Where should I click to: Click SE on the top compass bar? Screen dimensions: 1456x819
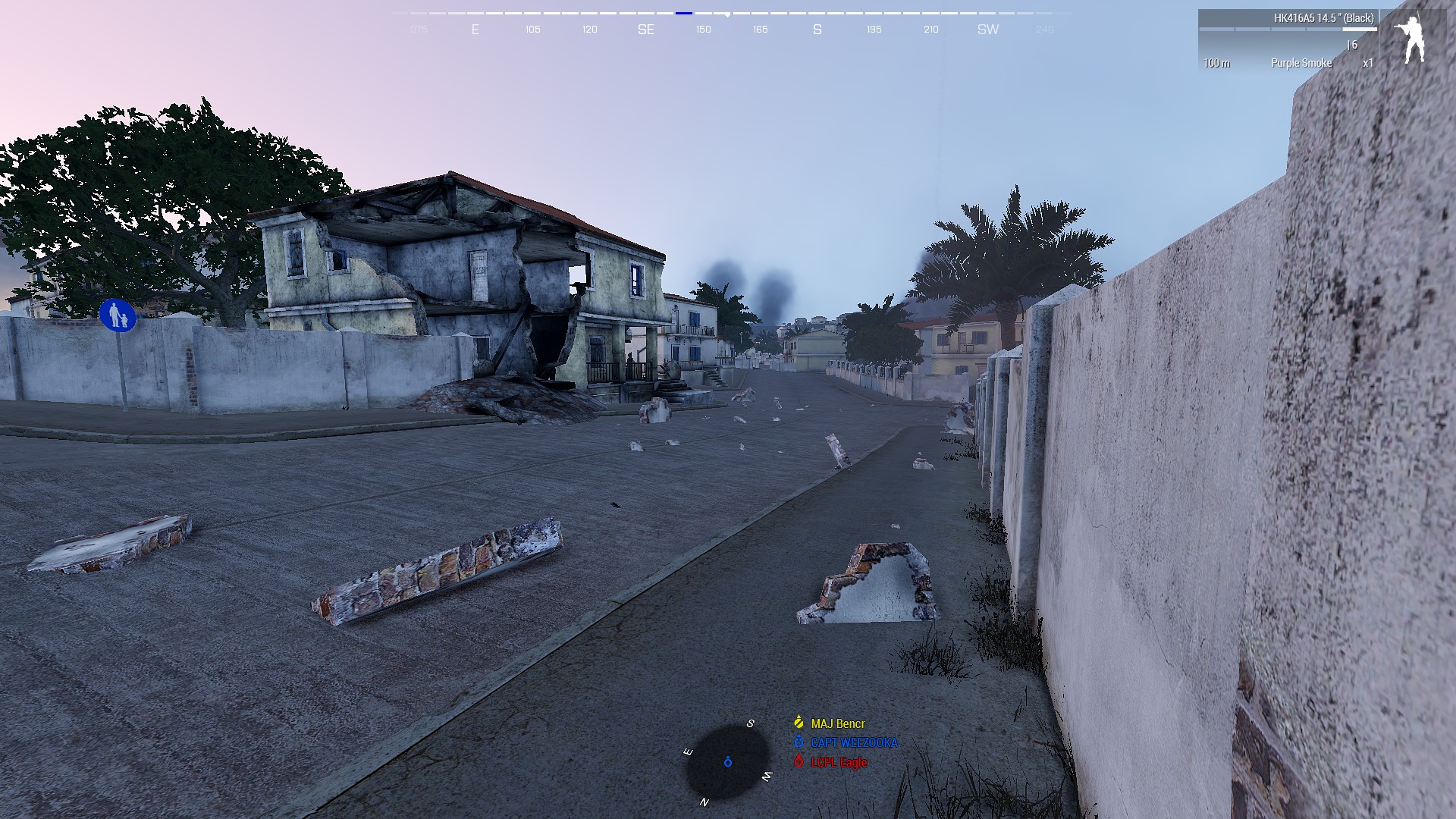click(x=646, y=30)
